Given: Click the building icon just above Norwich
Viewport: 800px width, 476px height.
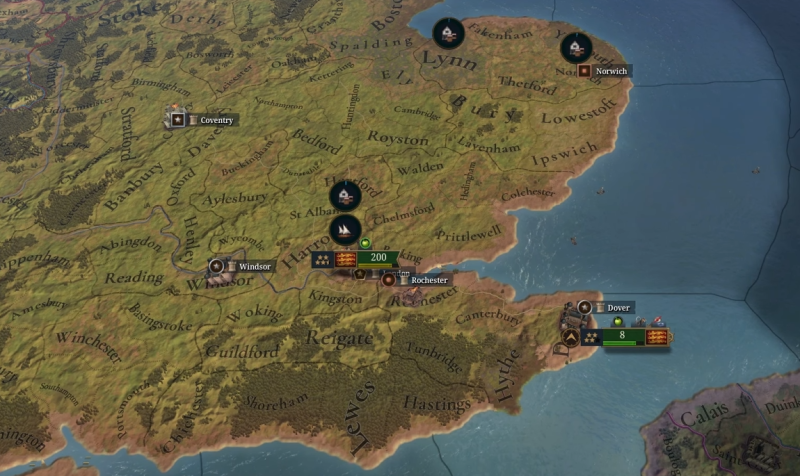Looking at the screenshot, I should pyautogui.click(x=575, y=47).
